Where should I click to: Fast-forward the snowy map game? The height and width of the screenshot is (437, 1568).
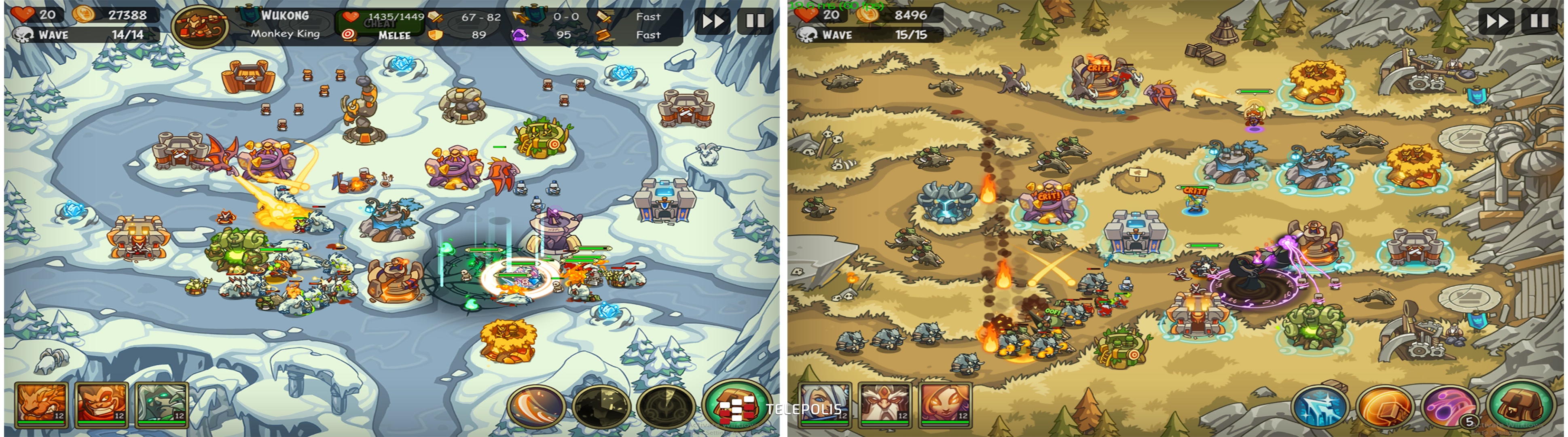tap(713, 22)
